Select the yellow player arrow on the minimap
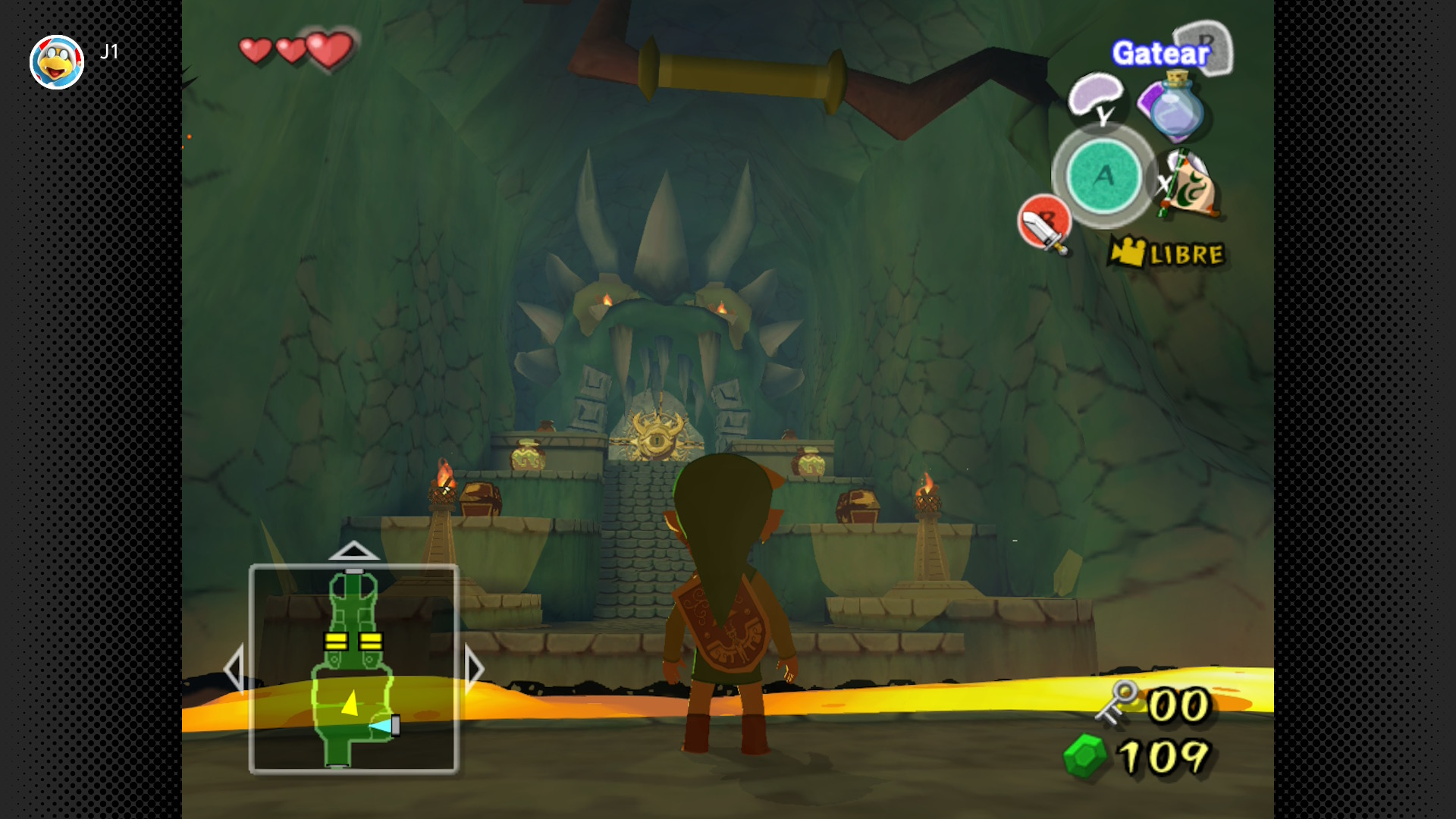 coord(350,702)
